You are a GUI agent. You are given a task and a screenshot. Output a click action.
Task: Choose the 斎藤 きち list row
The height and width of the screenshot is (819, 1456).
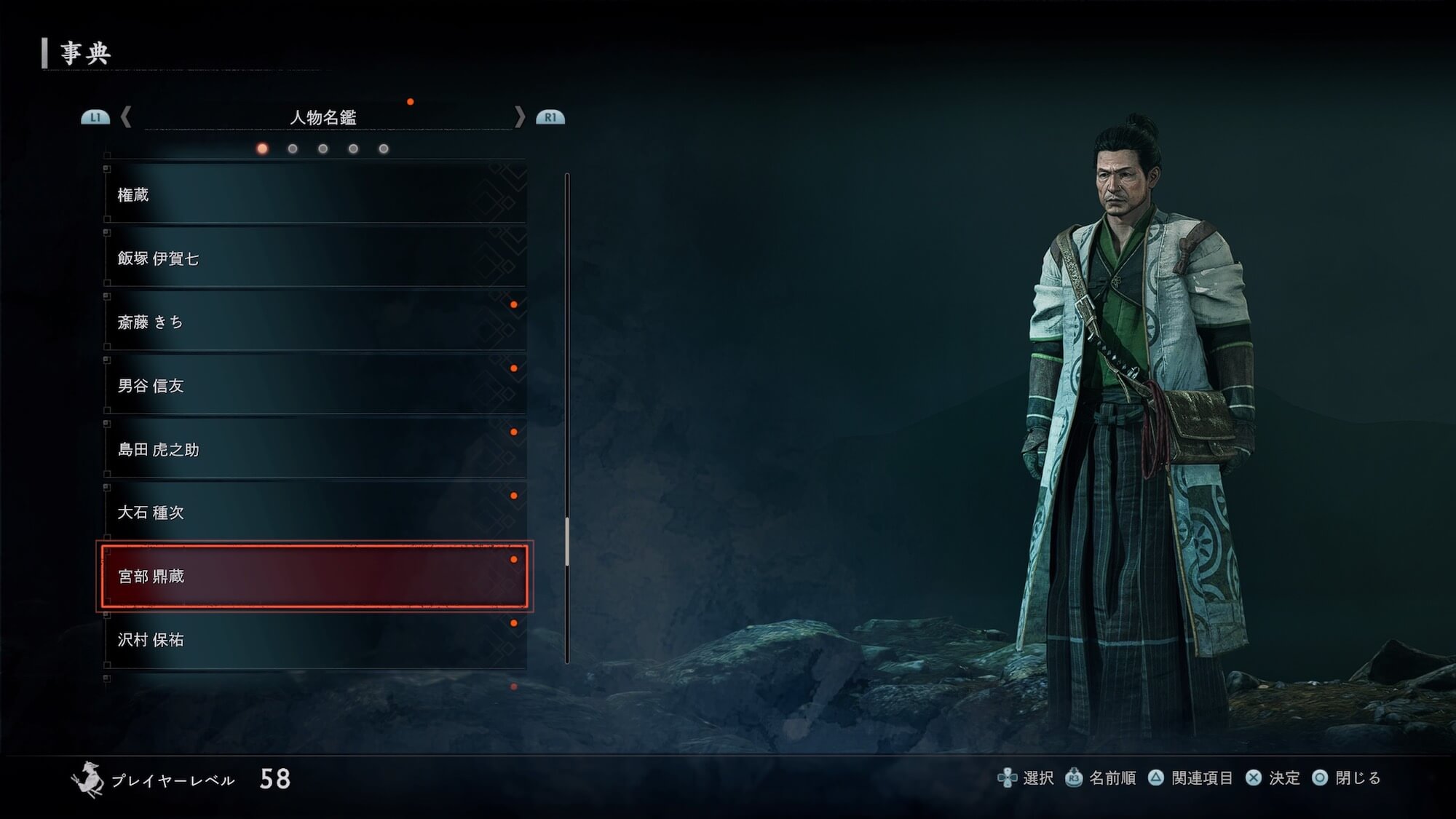pos(314,322)
